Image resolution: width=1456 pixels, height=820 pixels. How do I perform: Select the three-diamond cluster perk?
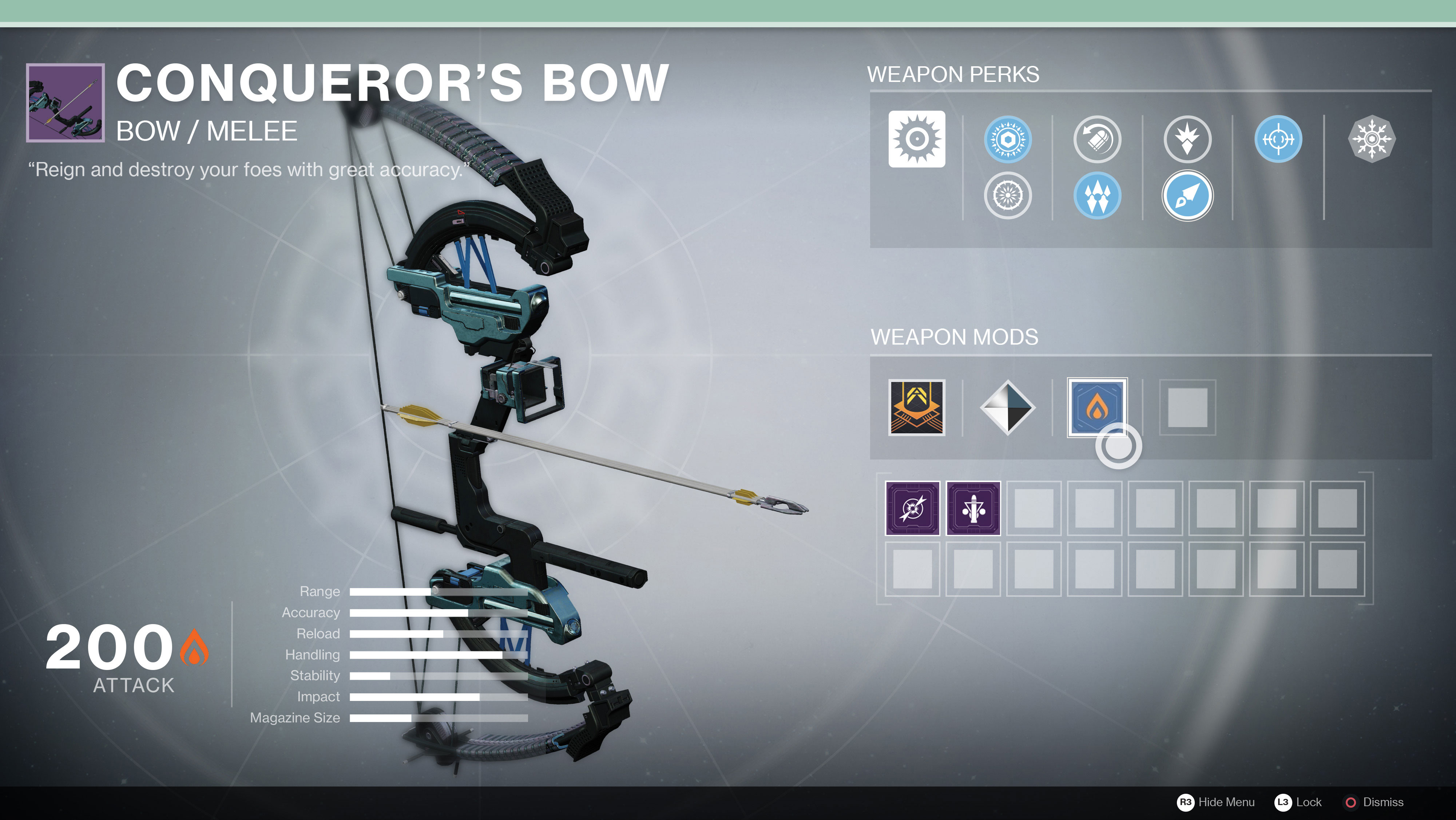point(1097,196)
